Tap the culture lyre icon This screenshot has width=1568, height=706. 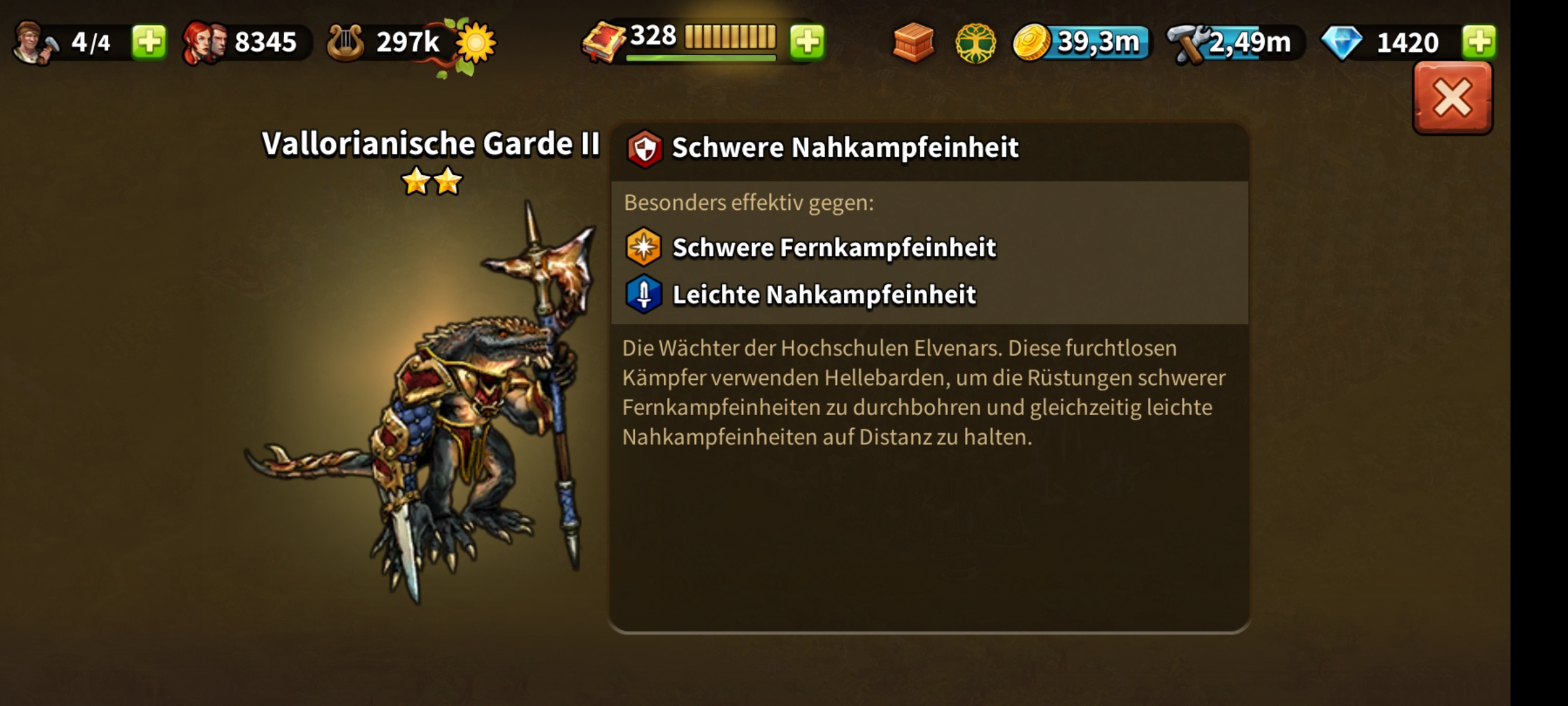tap(345, 43)
